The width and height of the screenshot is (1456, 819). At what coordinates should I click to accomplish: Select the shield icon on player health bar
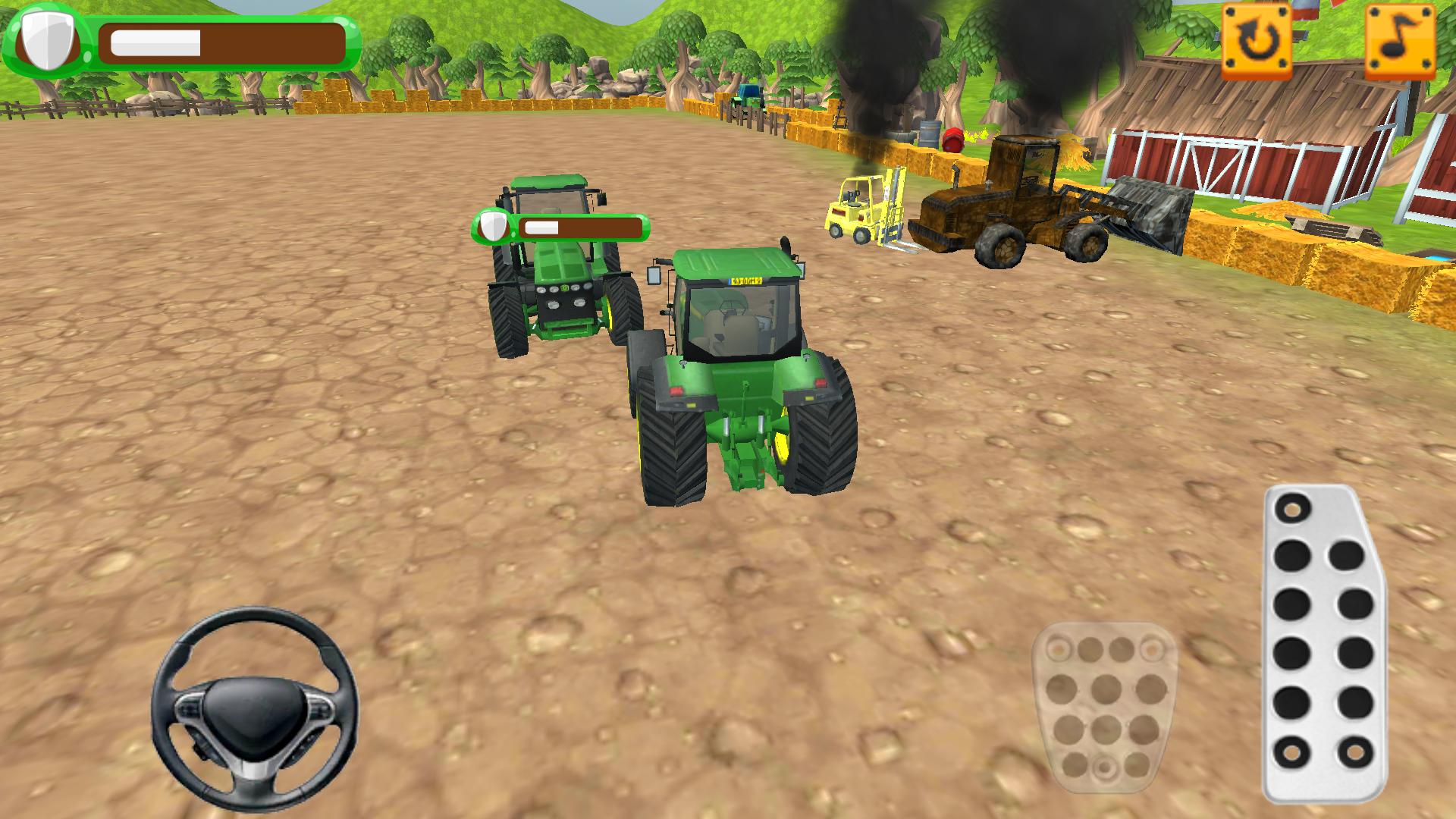click(x=45, y=38)
